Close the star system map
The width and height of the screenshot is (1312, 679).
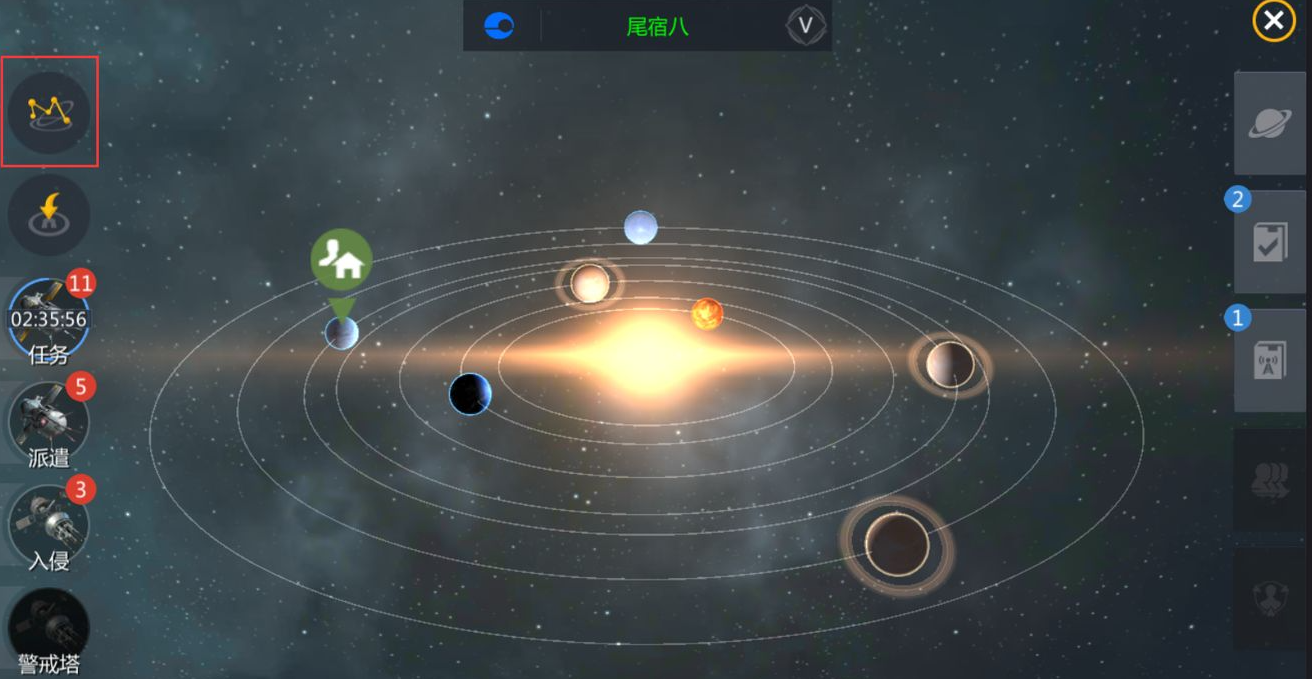pyautogui.click(x=1273, y=21)
